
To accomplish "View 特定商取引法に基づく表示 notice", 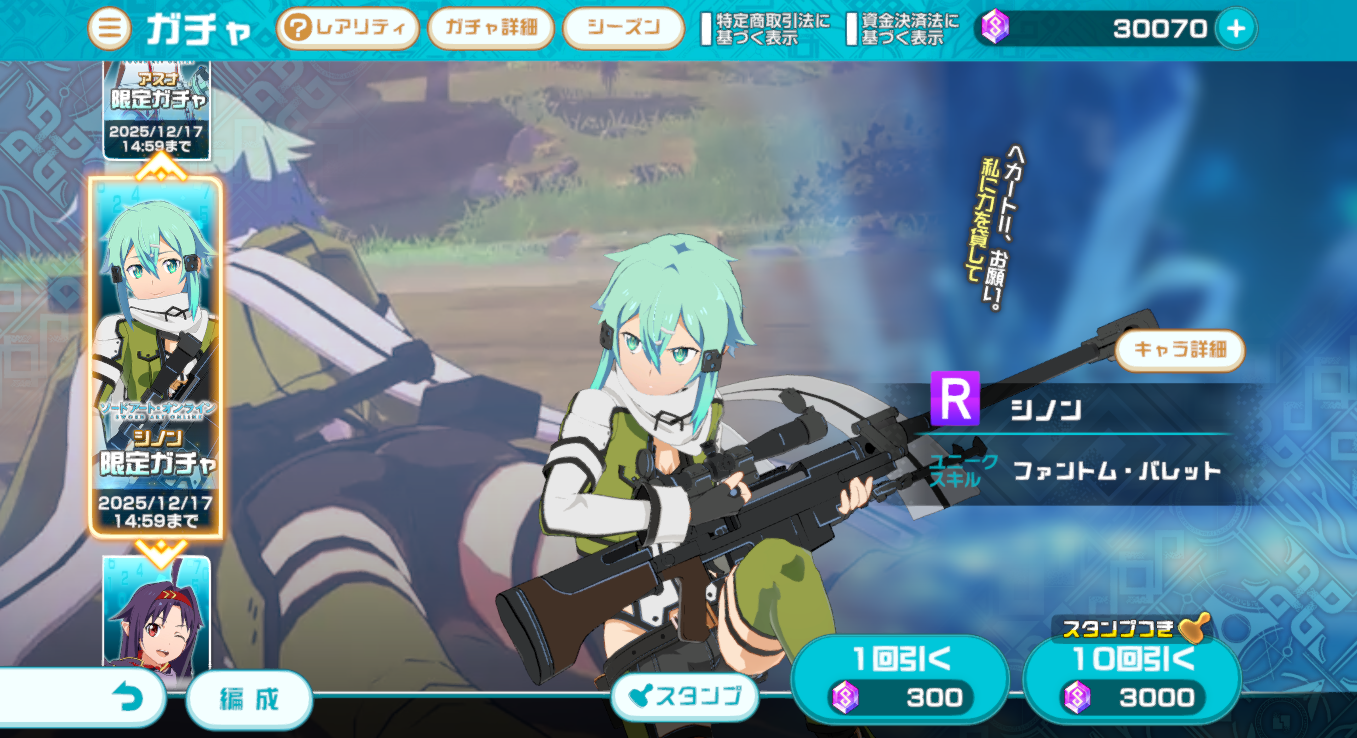I will 766,29.
